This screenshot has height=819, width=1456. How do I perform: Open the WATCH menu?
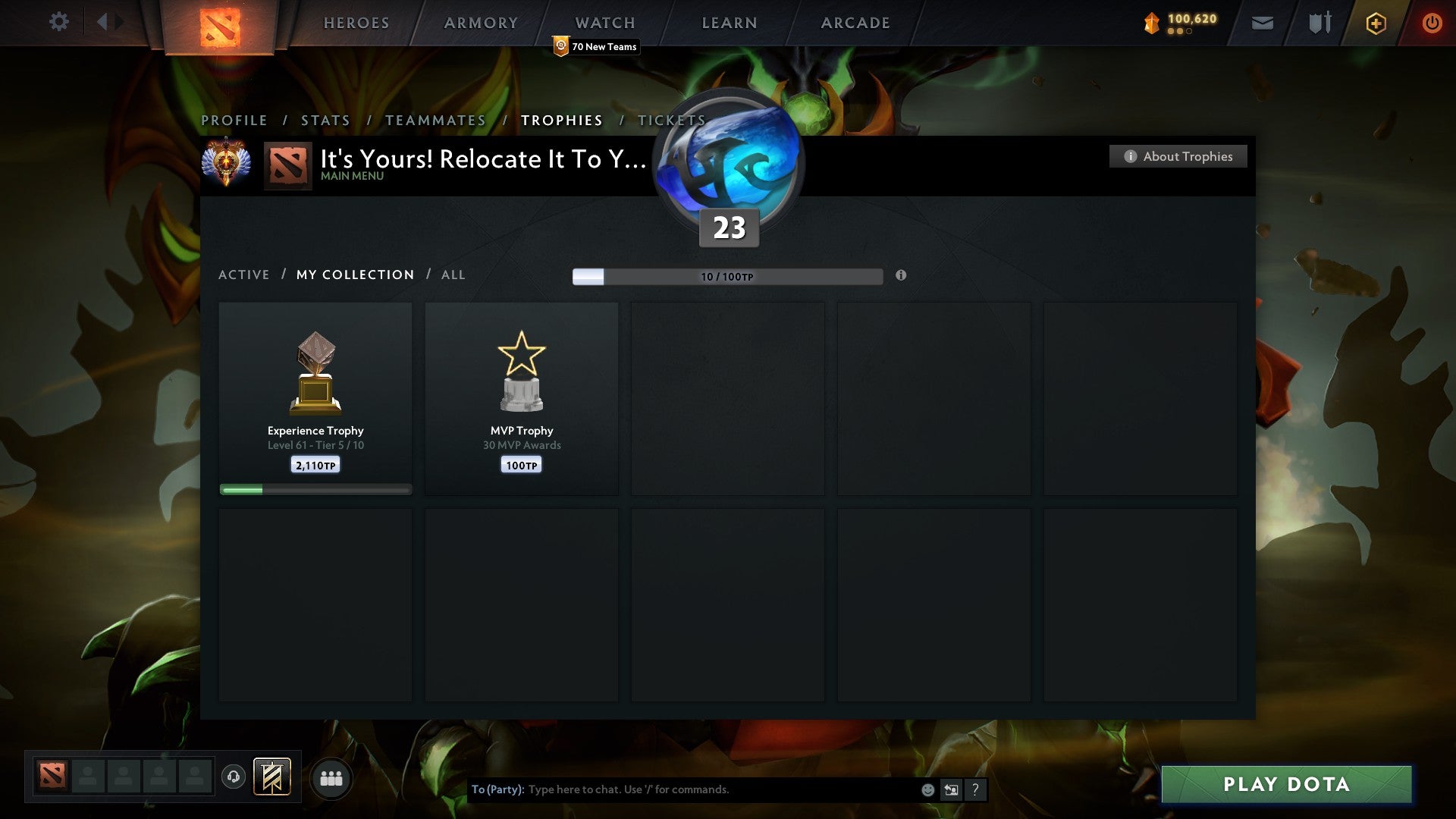604,23
